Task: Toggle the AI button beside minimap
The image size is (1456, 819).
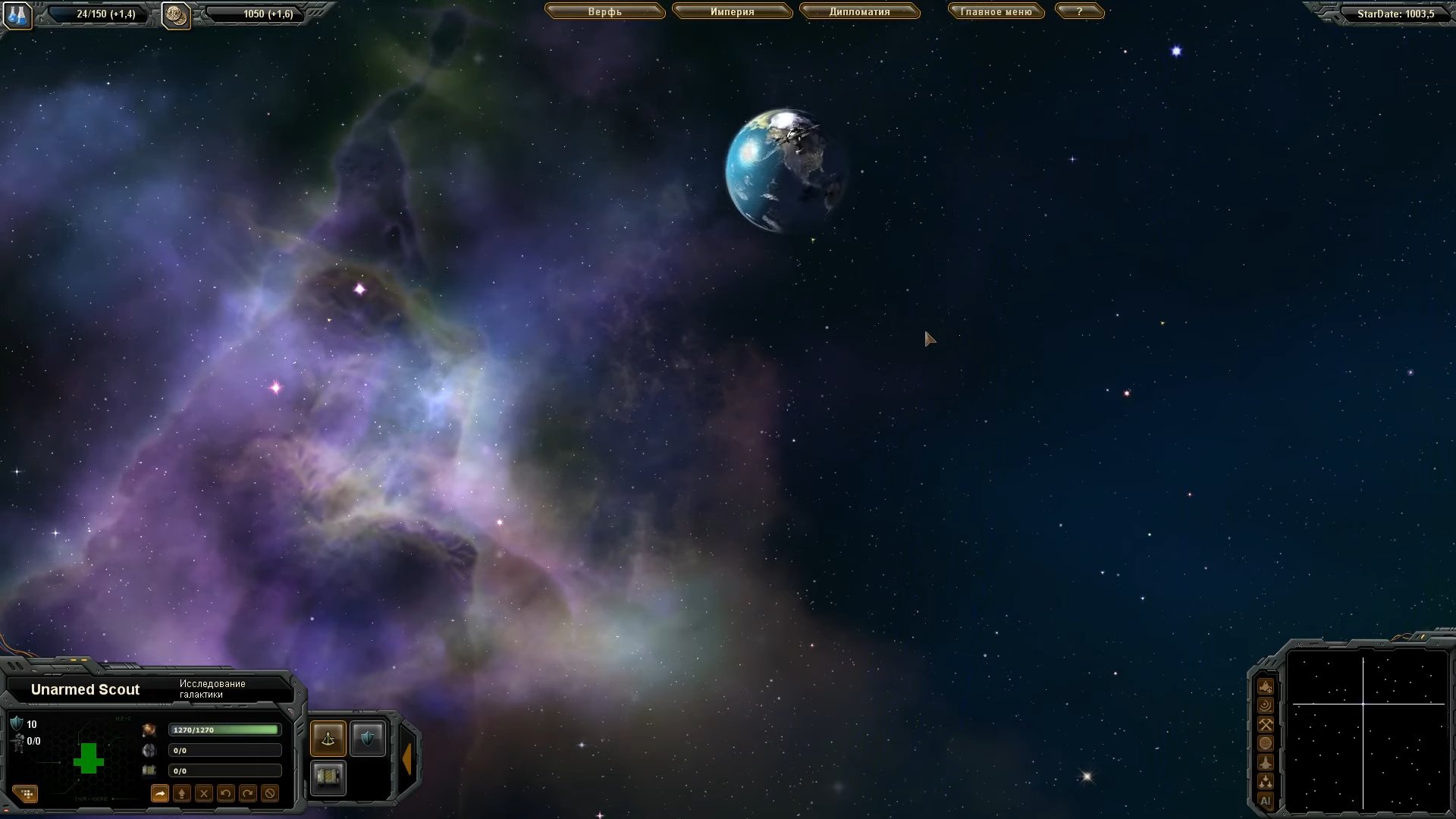Action: [x=1266, y=801]
